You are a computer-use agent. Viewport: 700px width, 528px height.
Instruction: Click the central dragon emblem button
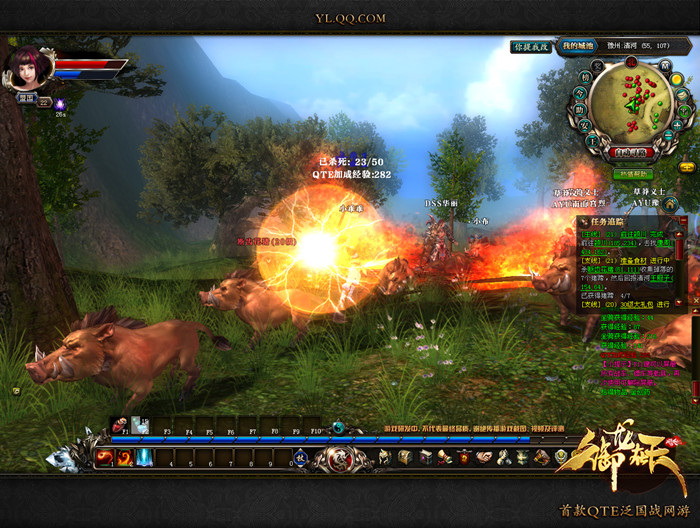pyautogui.click(x=336, y=459)
